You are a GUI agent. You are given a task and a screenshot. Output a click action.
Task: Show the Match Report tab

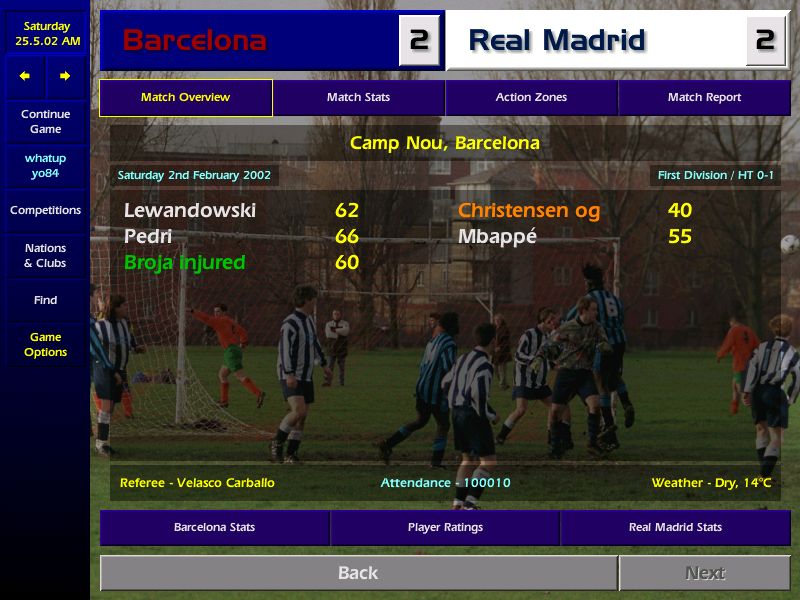click(x=704, y=98)
